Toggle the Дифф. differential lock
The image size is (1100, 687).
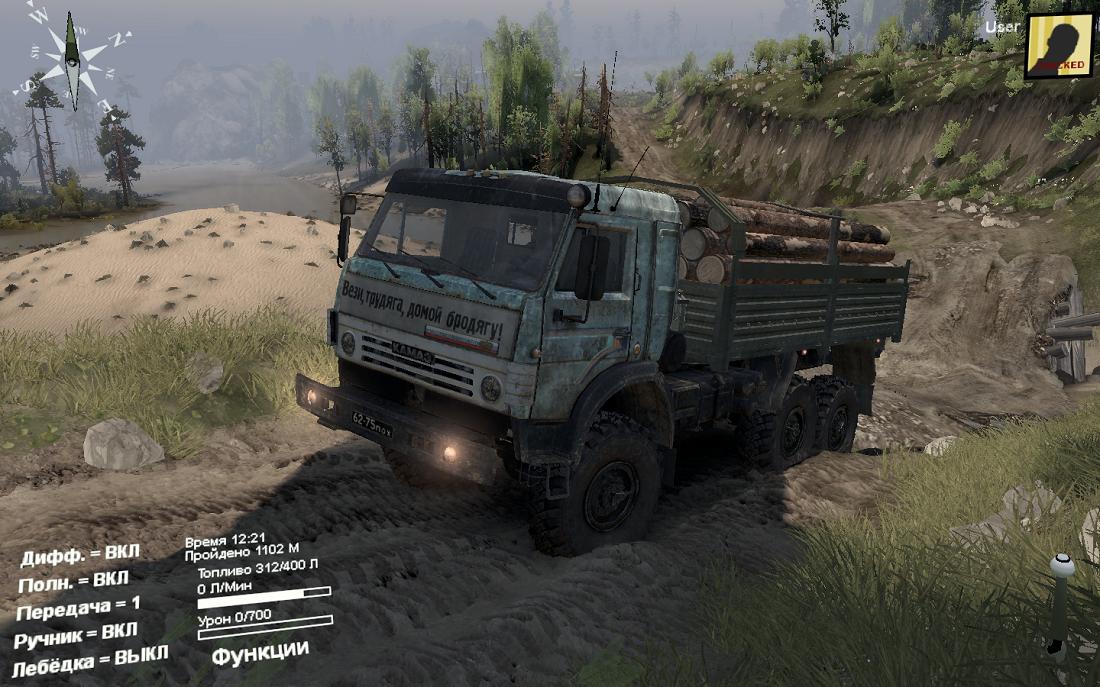tap(80, 555)
